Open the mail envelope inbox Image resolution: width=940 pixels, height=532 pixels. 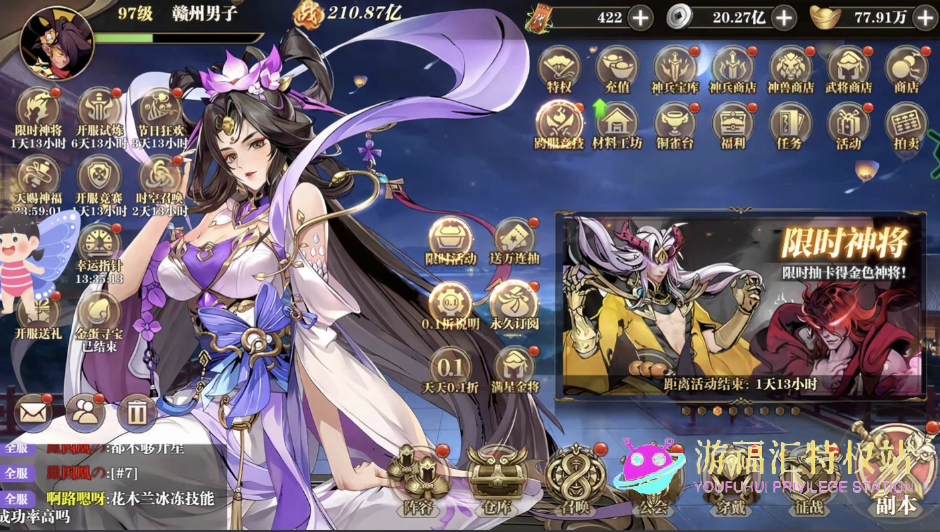[x=34, y=410]
